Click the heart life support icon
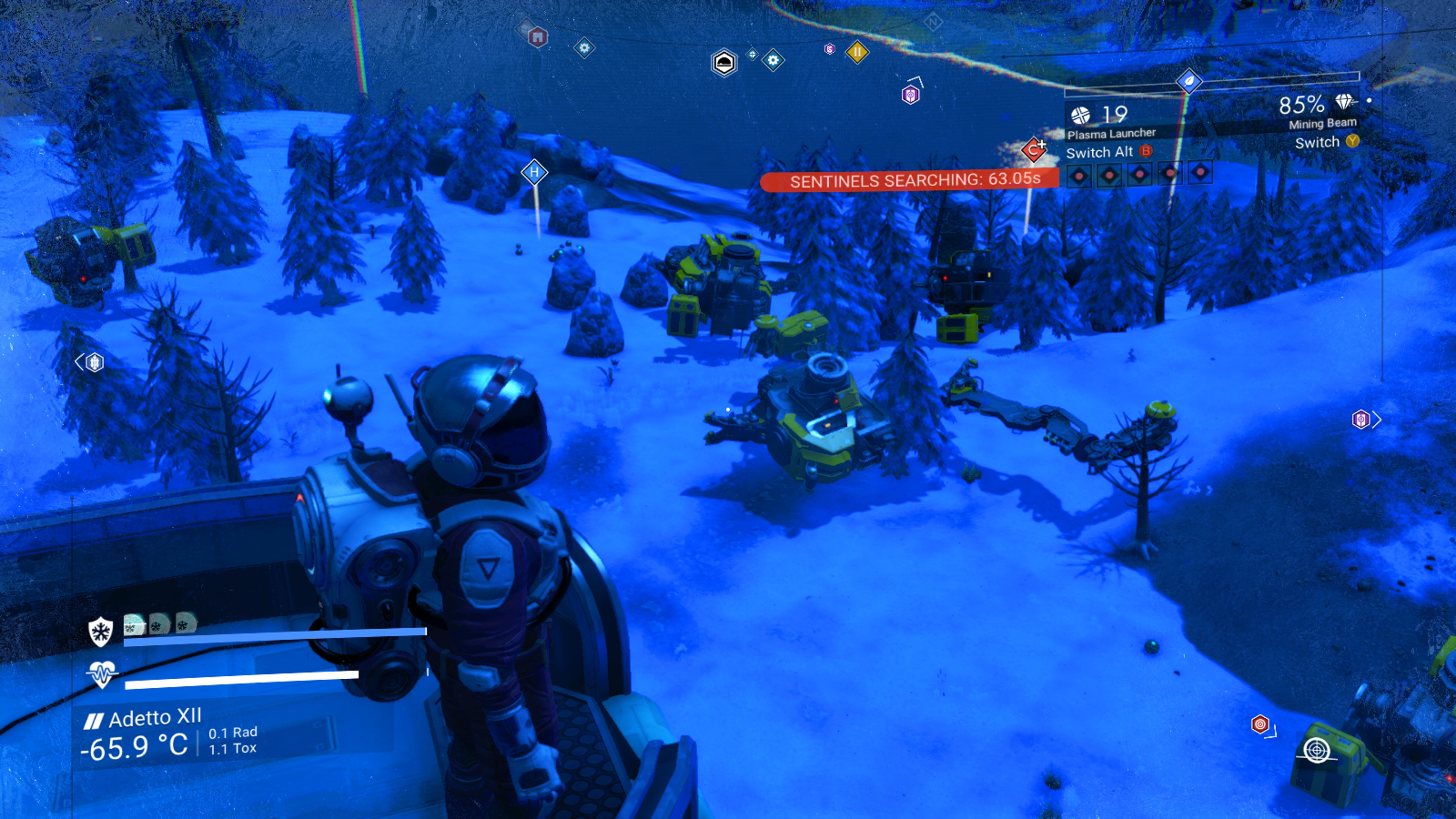 pyautogui.click(x=102, y=674)
